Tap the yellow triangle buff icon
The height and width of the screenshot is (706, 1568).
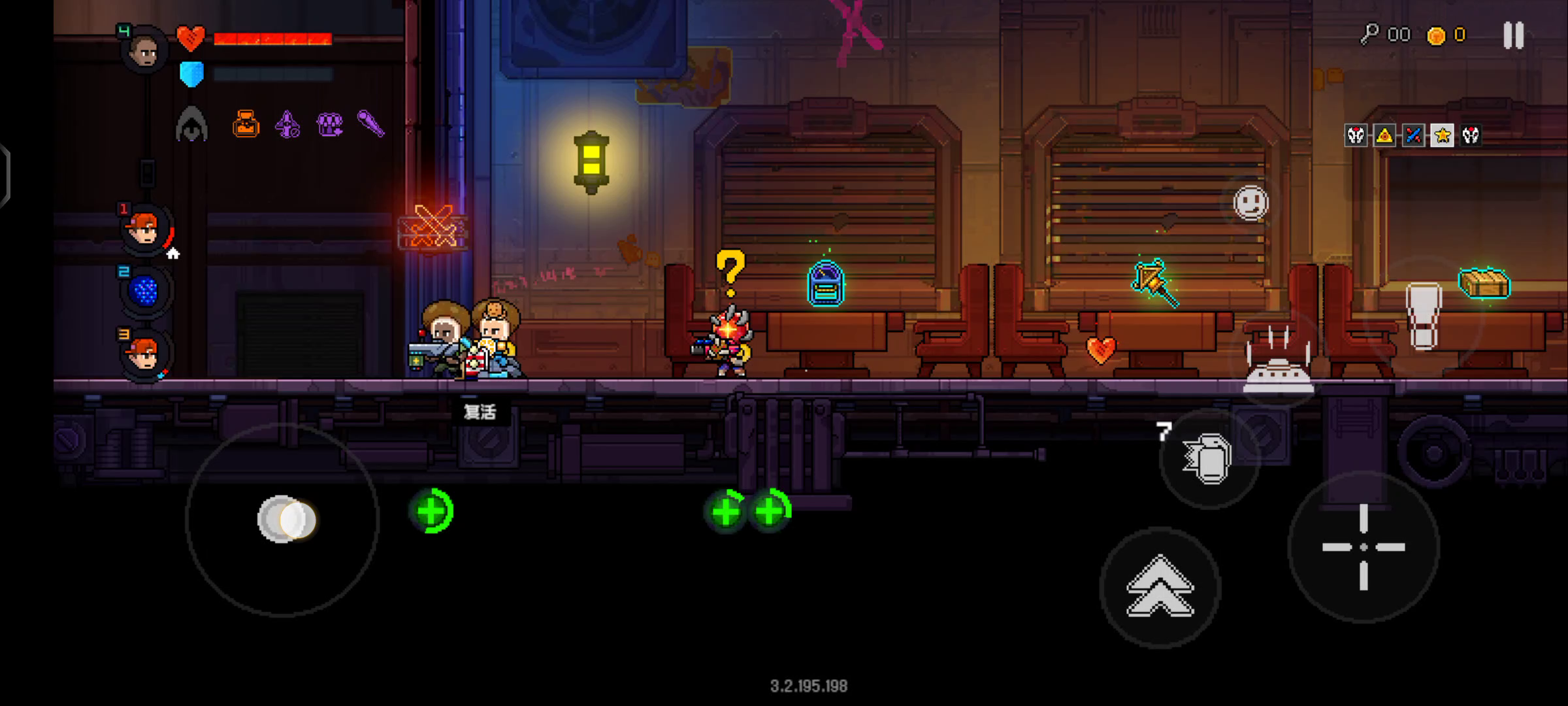pos(1384,135)
